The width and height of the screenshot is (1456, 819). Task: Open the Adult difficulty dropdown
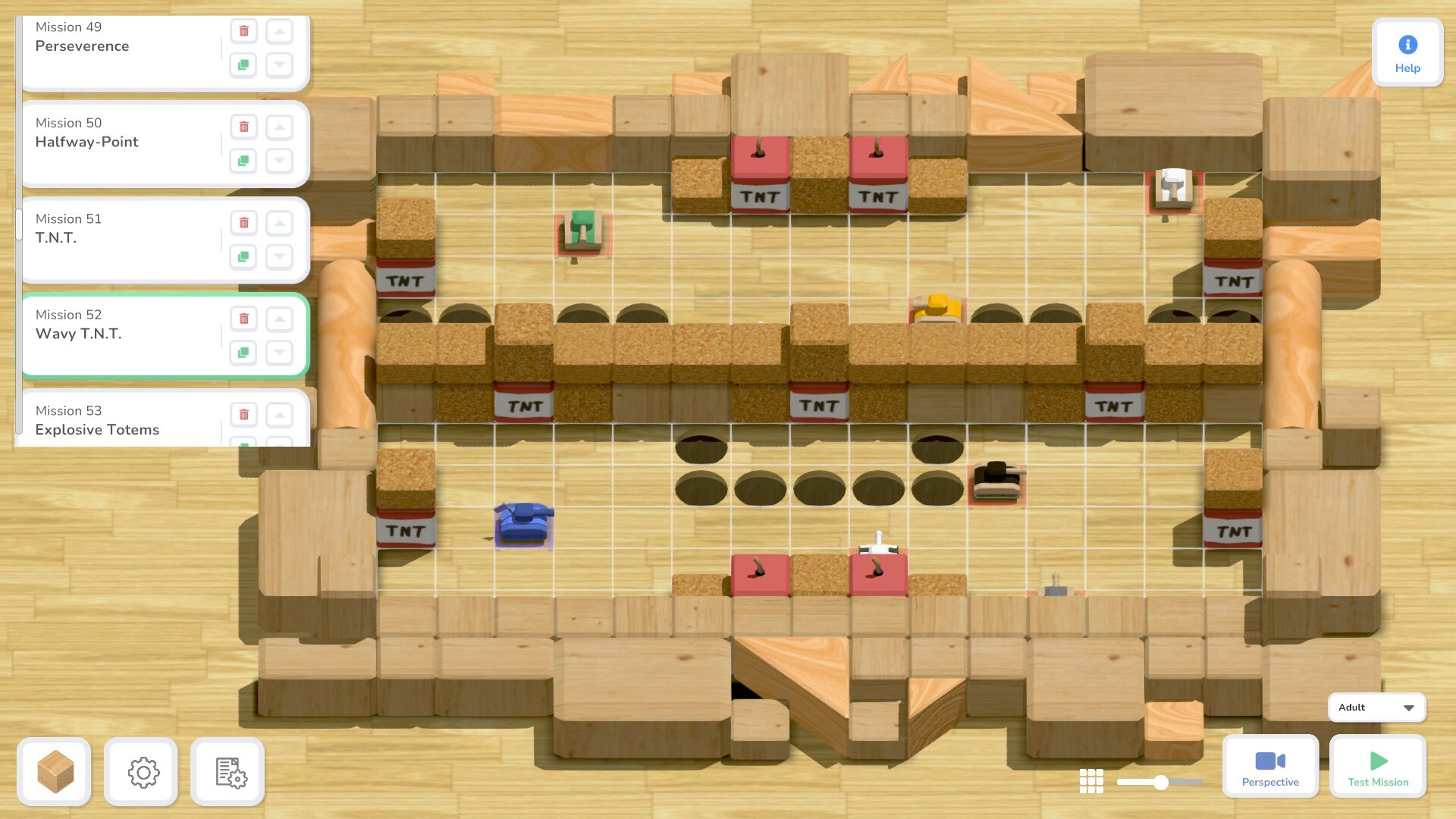tap(1376, 707)
